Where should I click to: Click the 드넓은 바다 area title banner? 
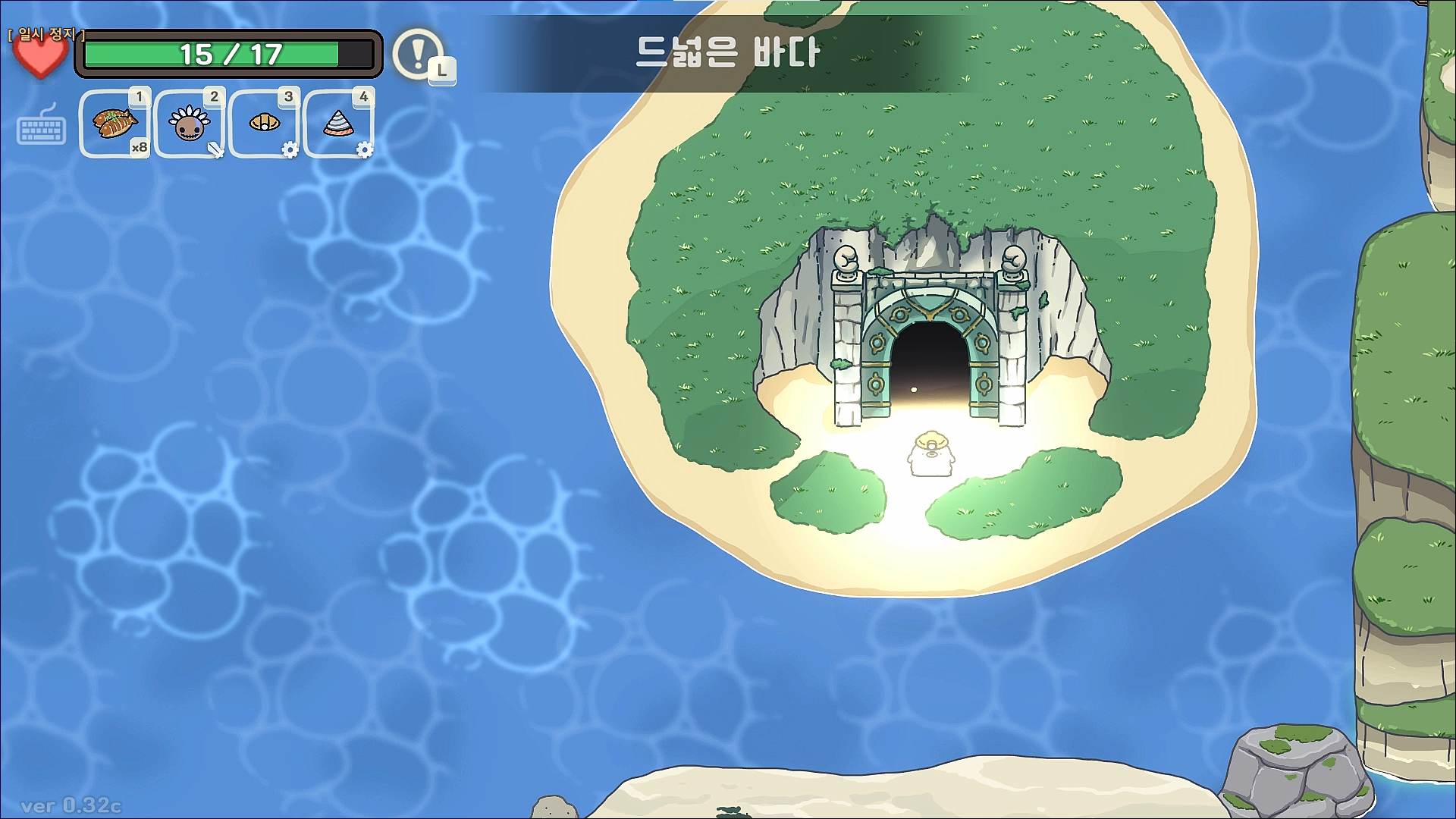pos(726,53)
